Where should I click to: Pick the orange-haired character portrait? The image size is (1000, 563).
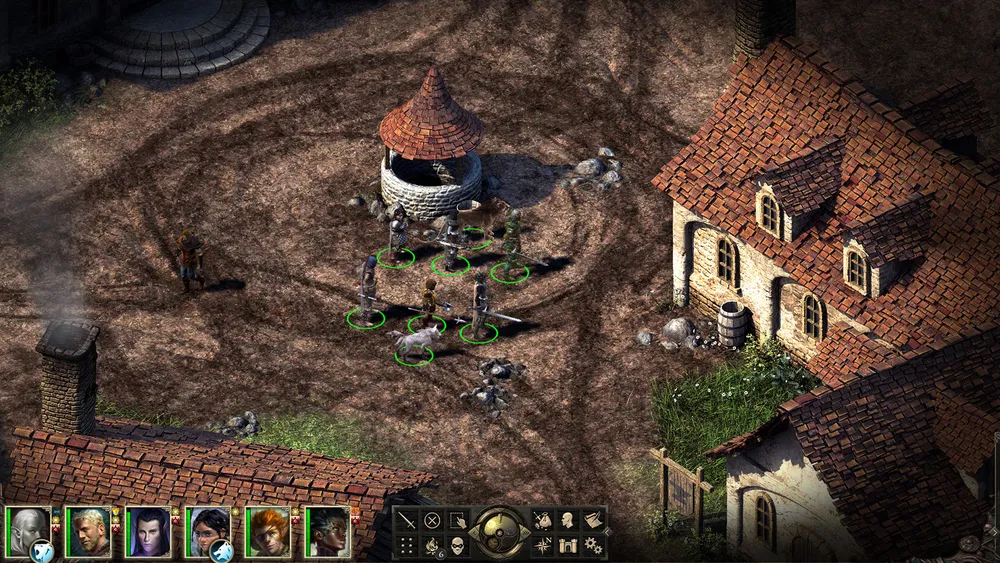pos(268,531)
